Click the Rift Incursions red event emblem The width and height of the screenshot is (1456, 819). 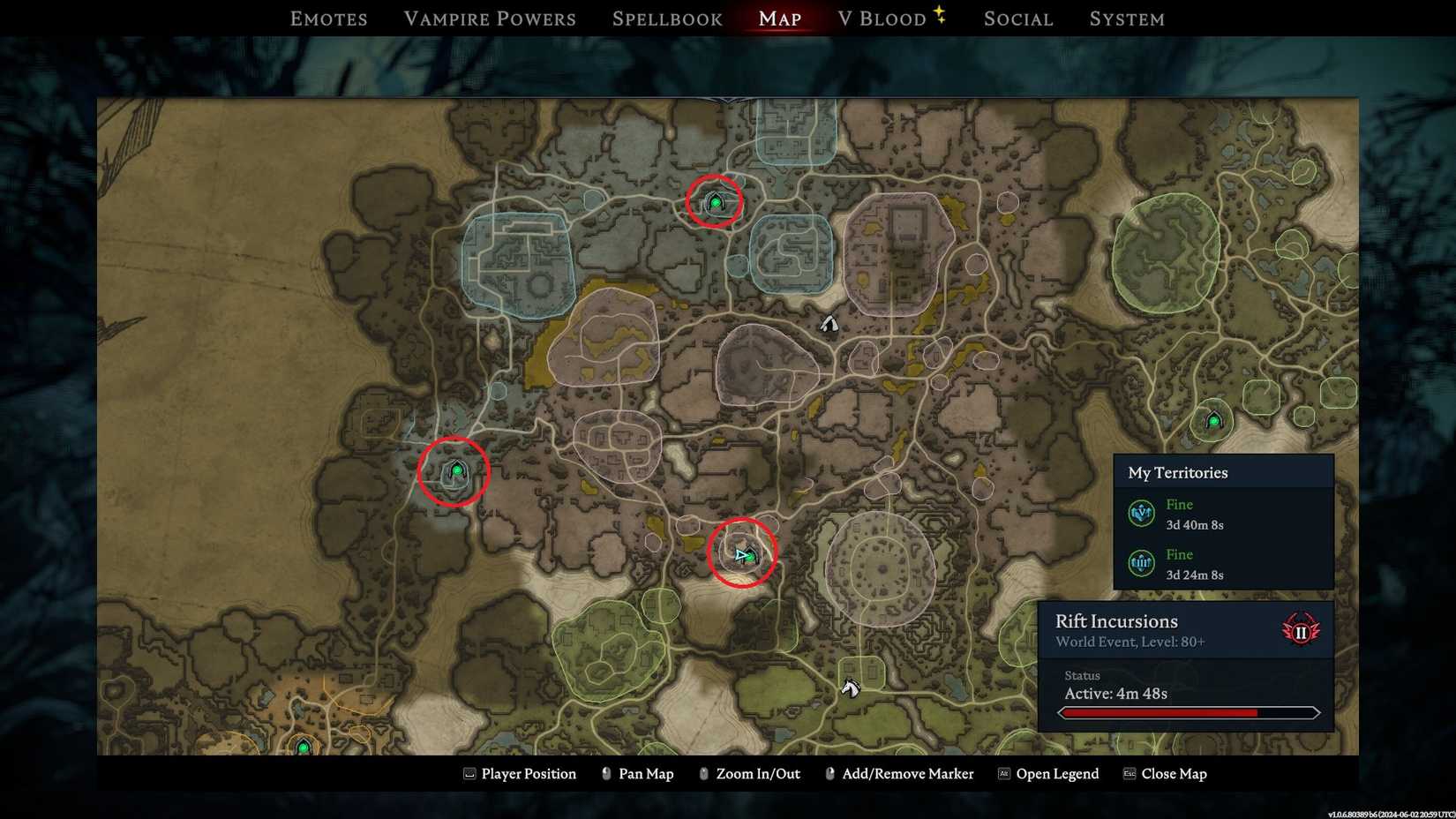[1302, 630]
